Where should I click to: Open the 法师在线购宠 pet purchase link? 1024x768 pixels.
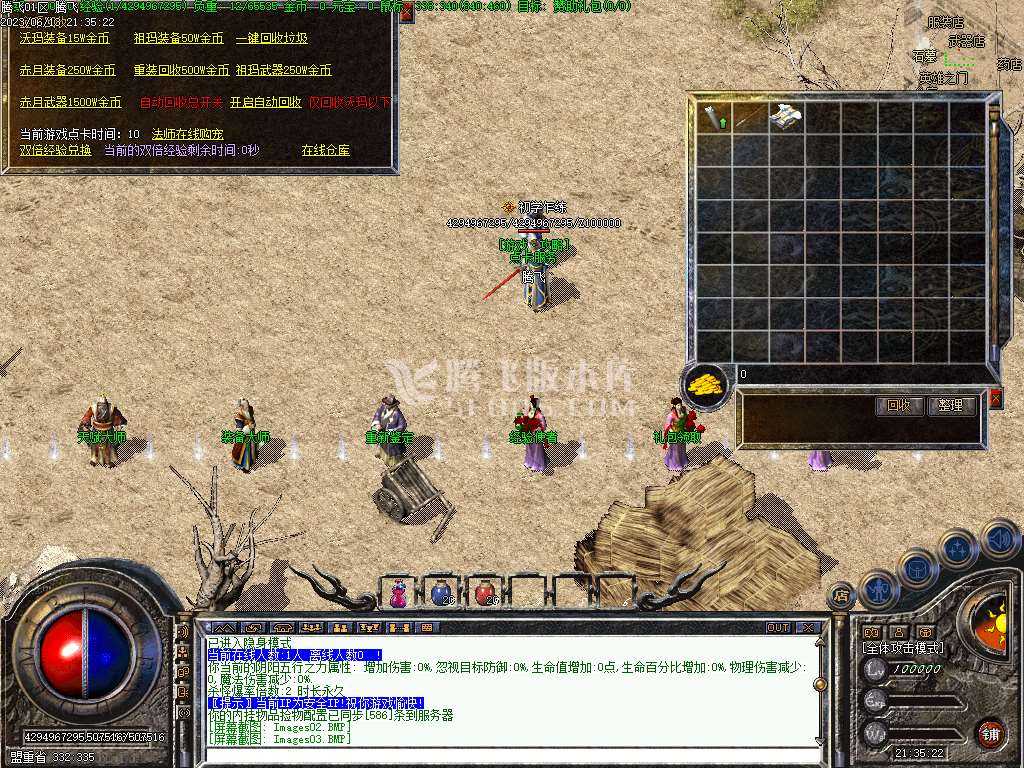188,134
